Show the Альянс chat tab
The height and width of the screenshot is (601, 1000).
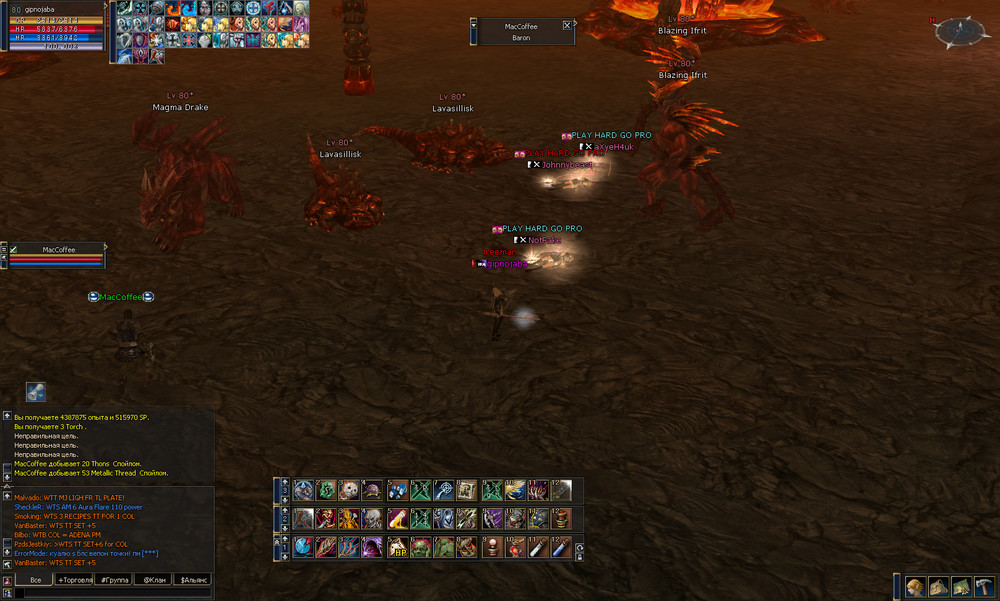[x=192, y=580]
